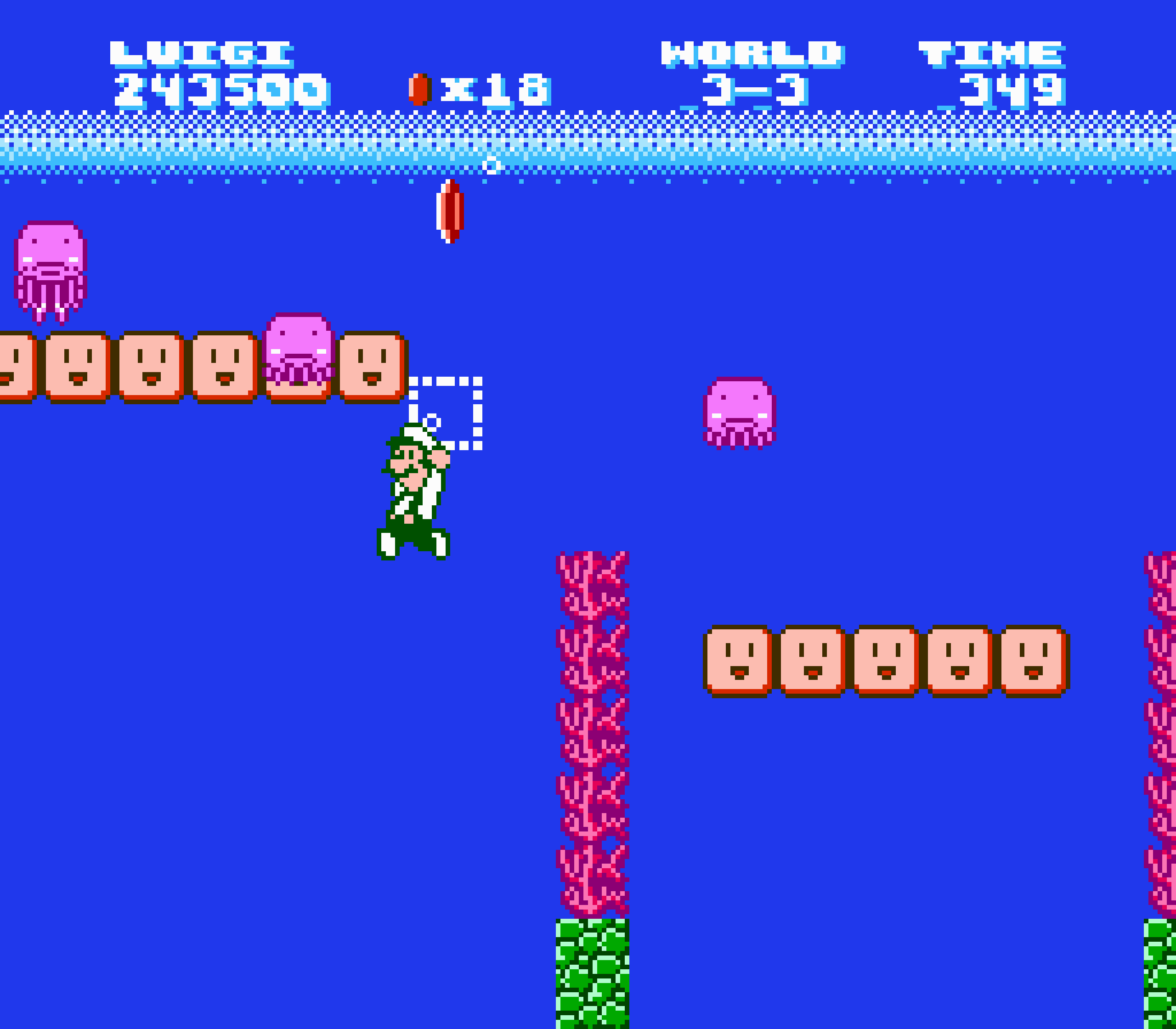
Task: Select the red coin sprite underwater
Action: pos(451,212)
